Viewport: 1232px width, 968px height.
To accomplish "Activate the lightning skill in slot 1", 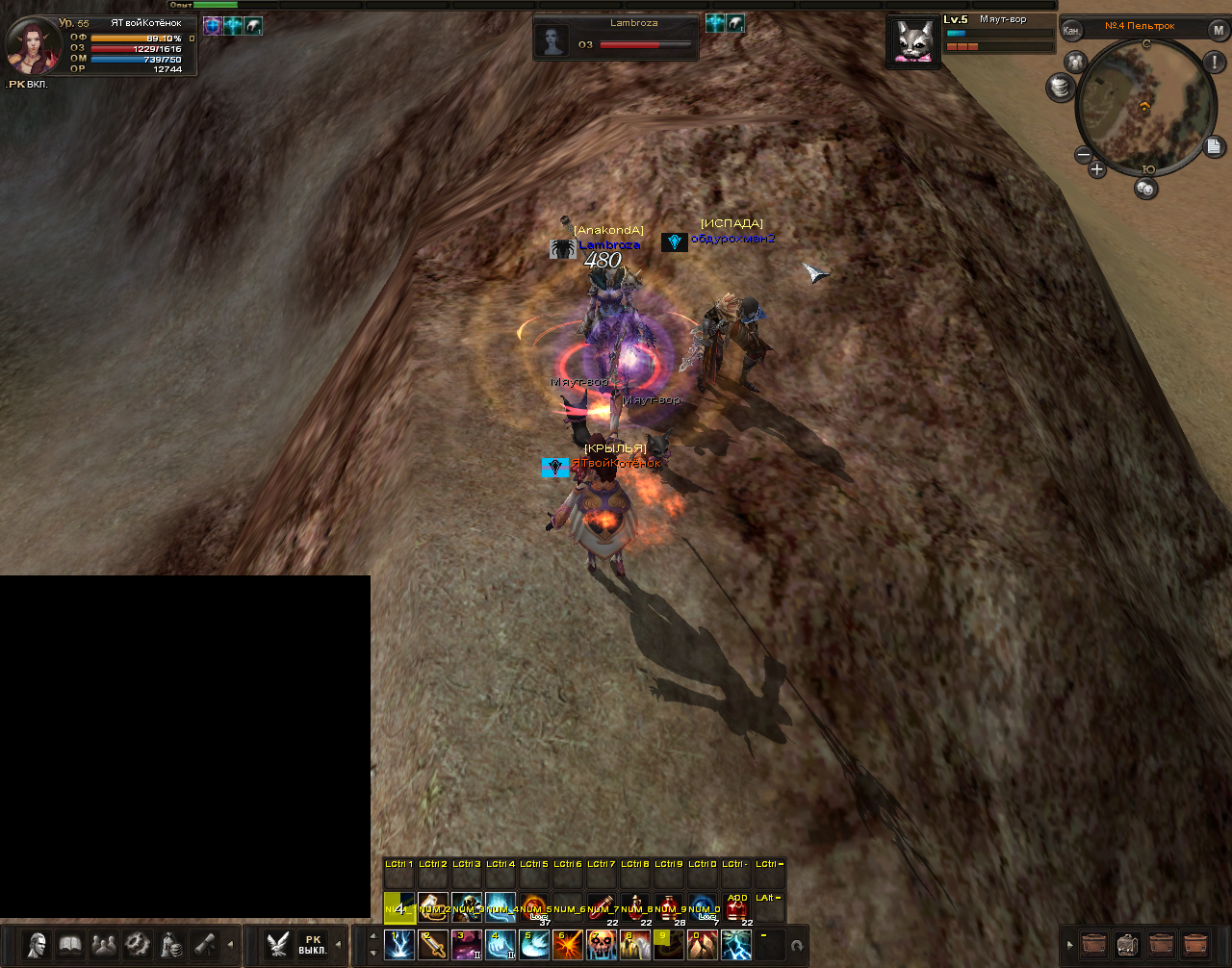I will [x=399, y=945].
